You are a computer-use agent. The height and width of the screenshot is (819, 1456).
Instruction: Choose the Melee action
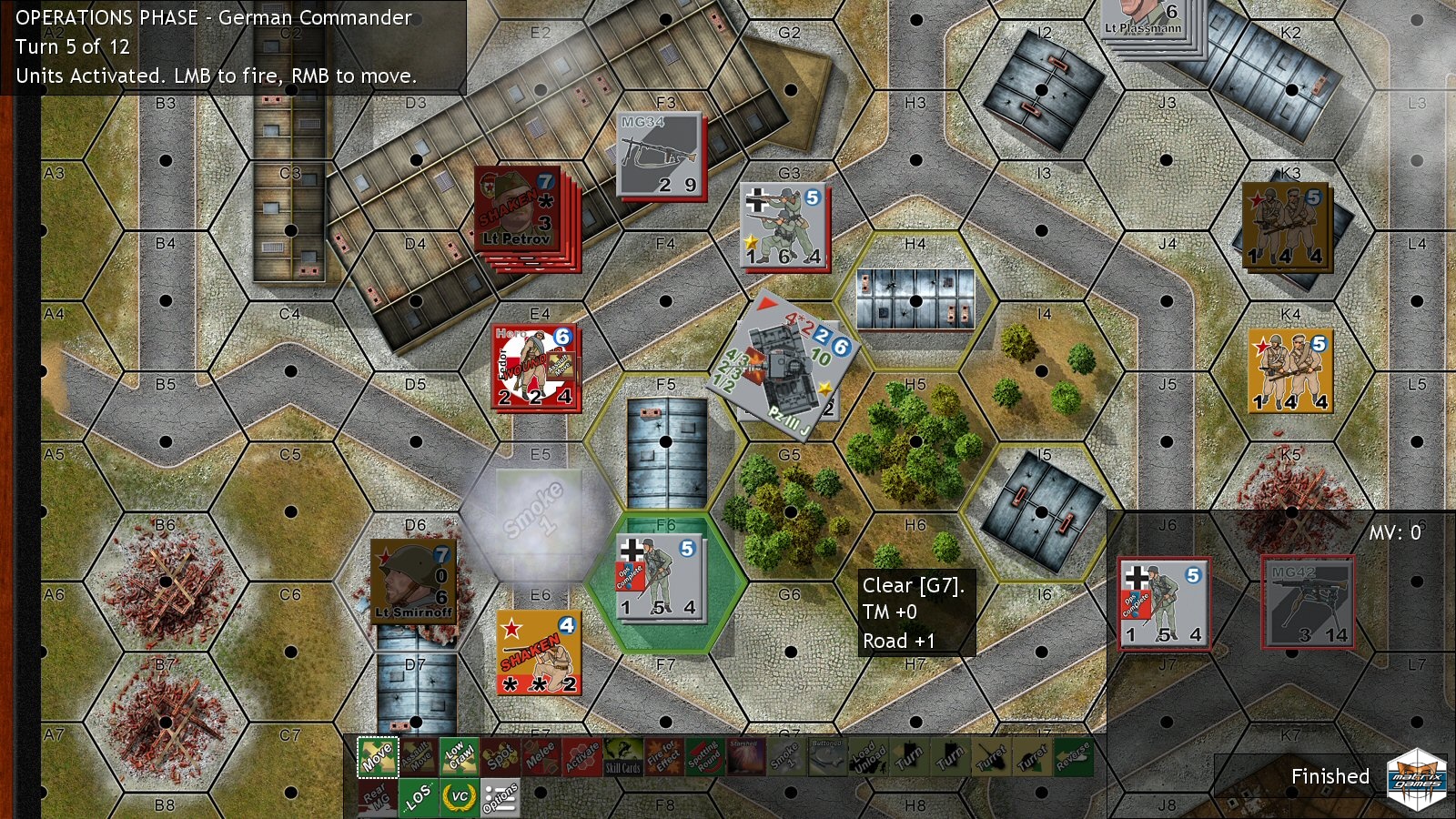[541, 757]
